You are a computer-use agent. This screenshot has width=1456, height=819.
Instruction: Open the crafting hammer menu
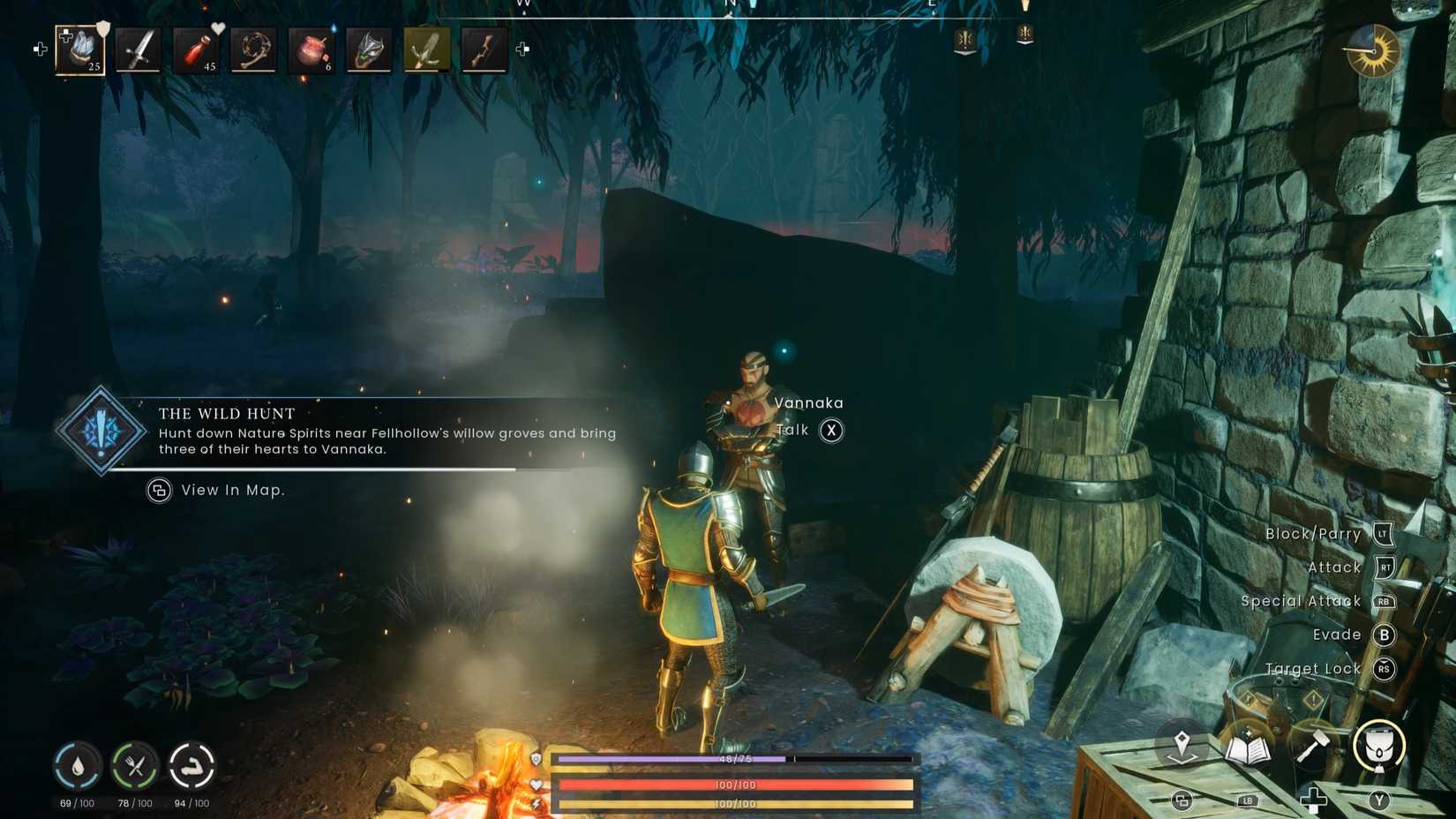coord(1310,746)
